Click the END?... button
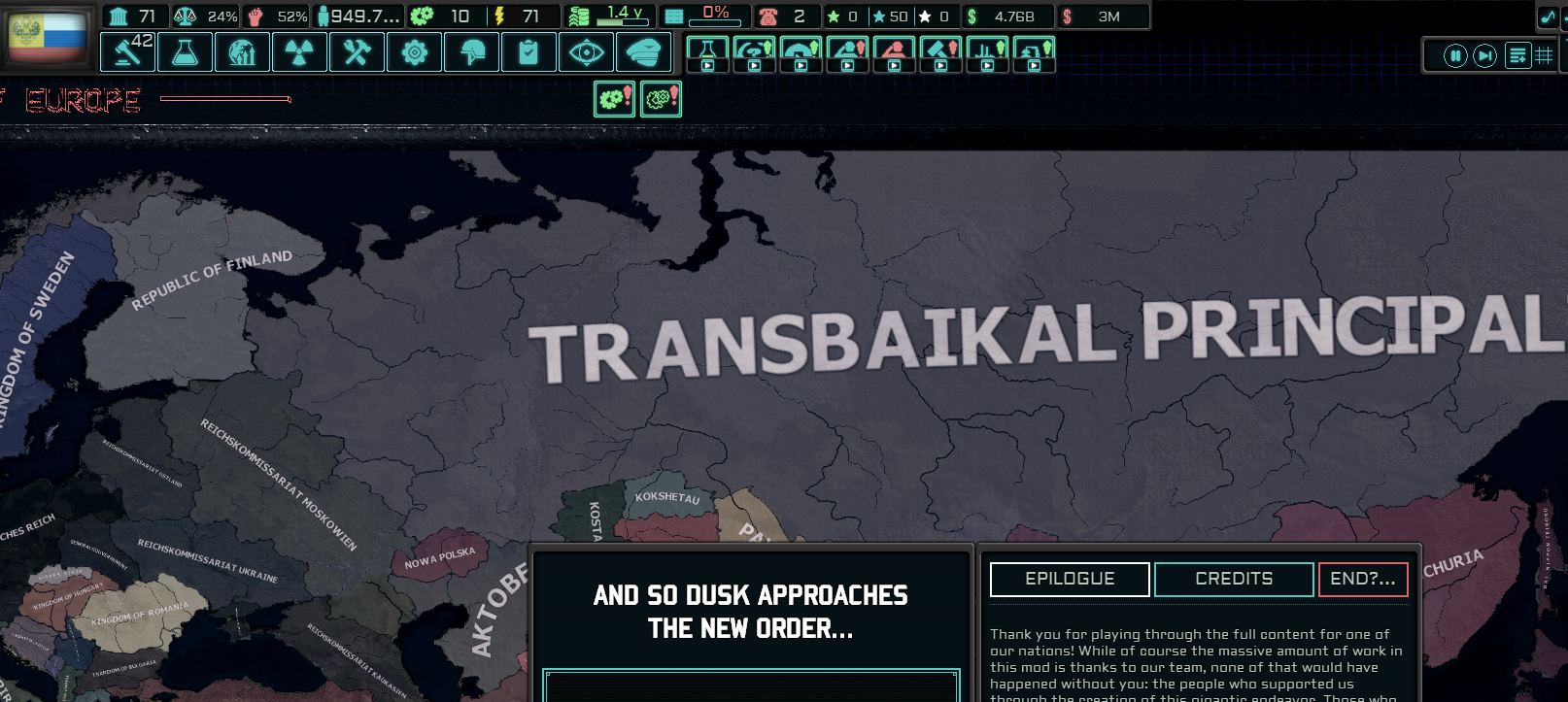This screenshot has height=702, width=1568. tap(1362, 579)
